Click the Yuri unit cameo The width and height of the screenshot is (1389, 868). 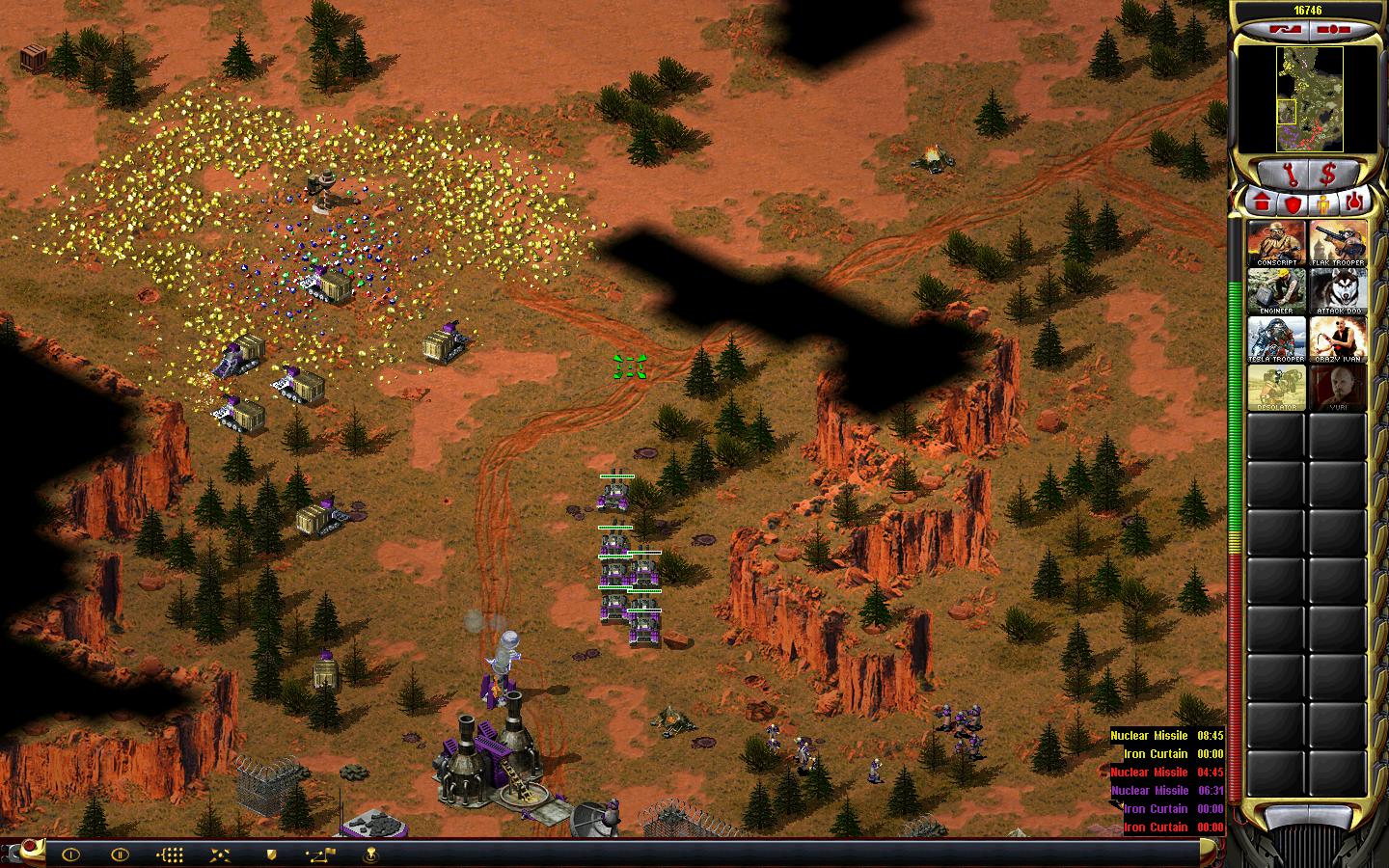pos(1338,388)
